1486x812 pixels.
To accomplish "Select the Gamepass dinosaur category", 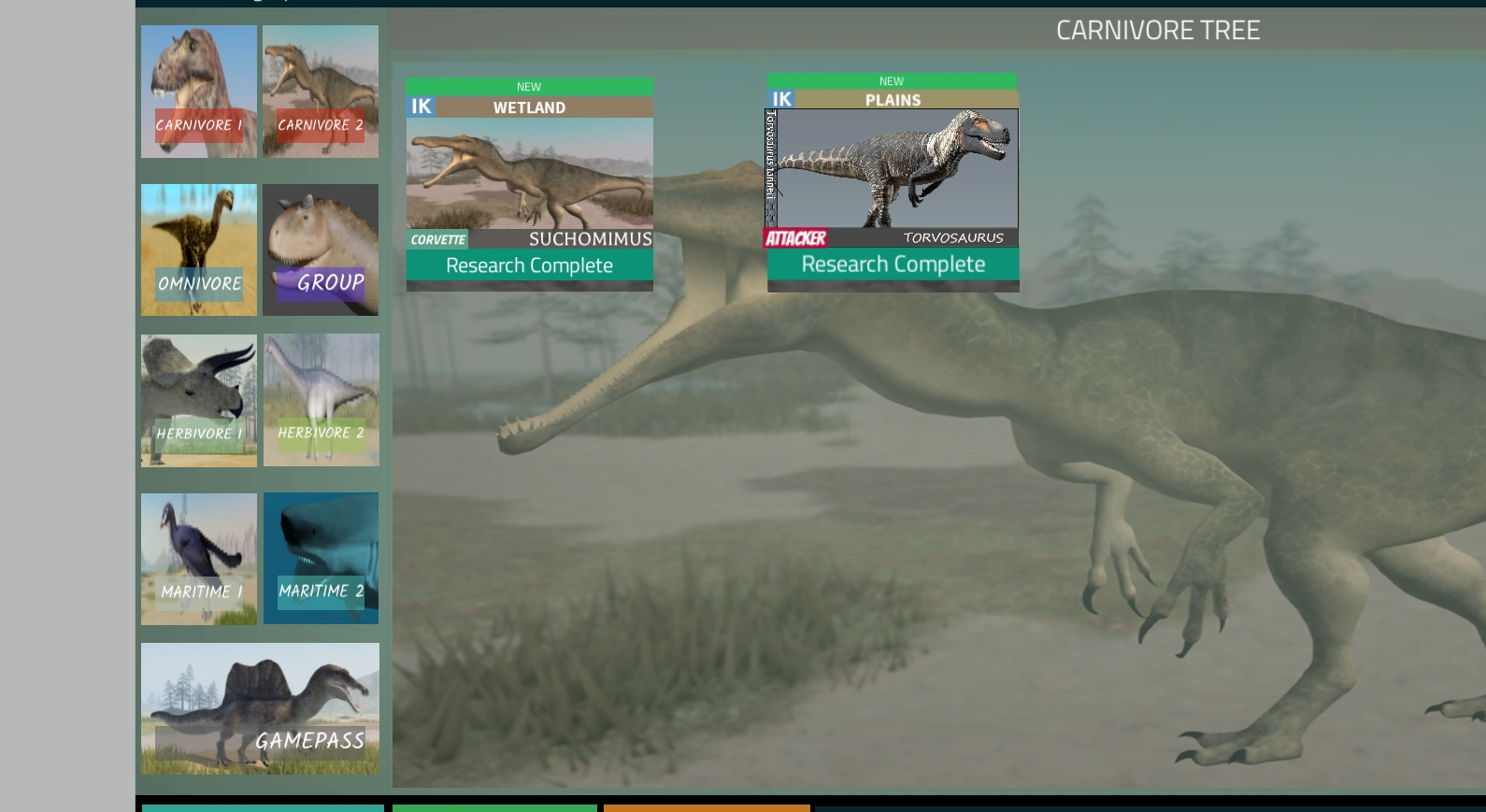I will point(260,708).
